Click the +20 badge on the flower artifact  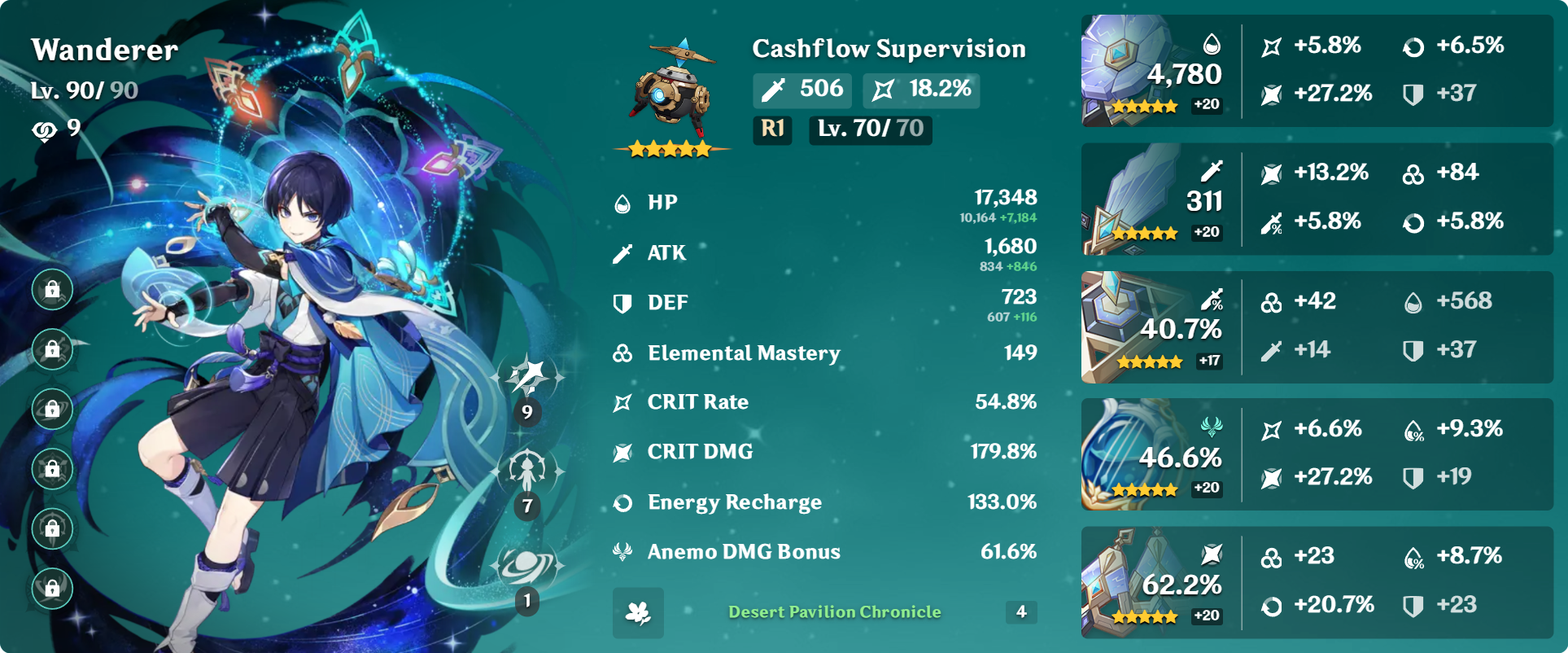(1207, 106)
